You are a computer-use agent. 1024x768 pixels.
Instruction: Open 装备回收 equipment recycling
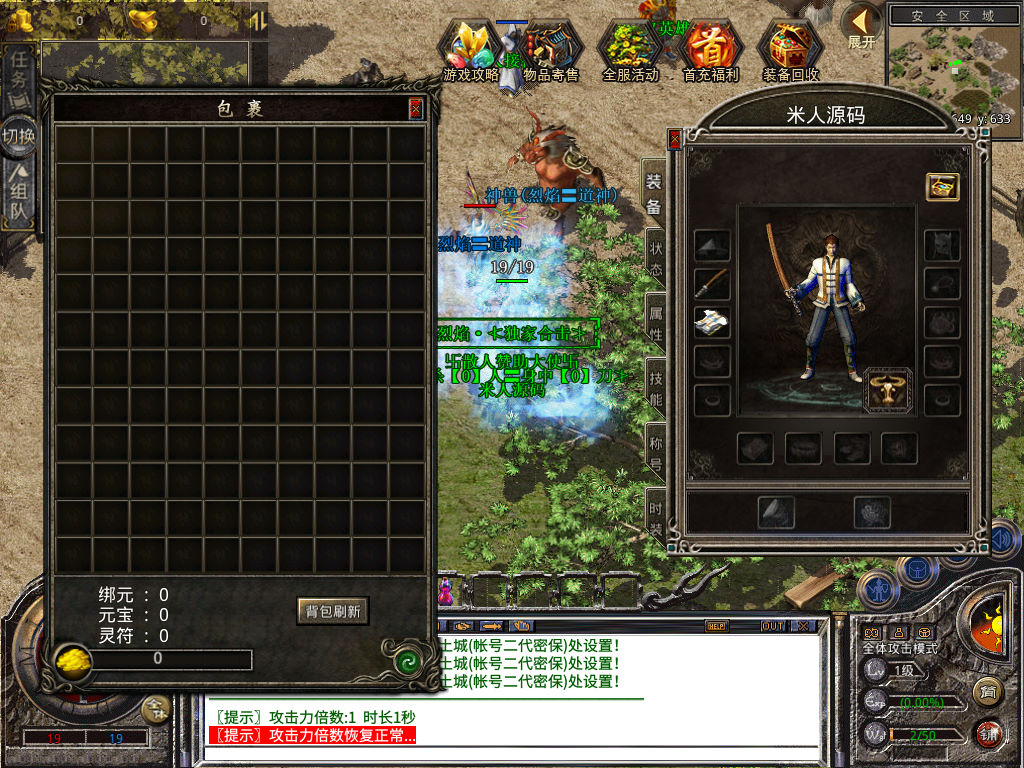click(x=790, y=51)
